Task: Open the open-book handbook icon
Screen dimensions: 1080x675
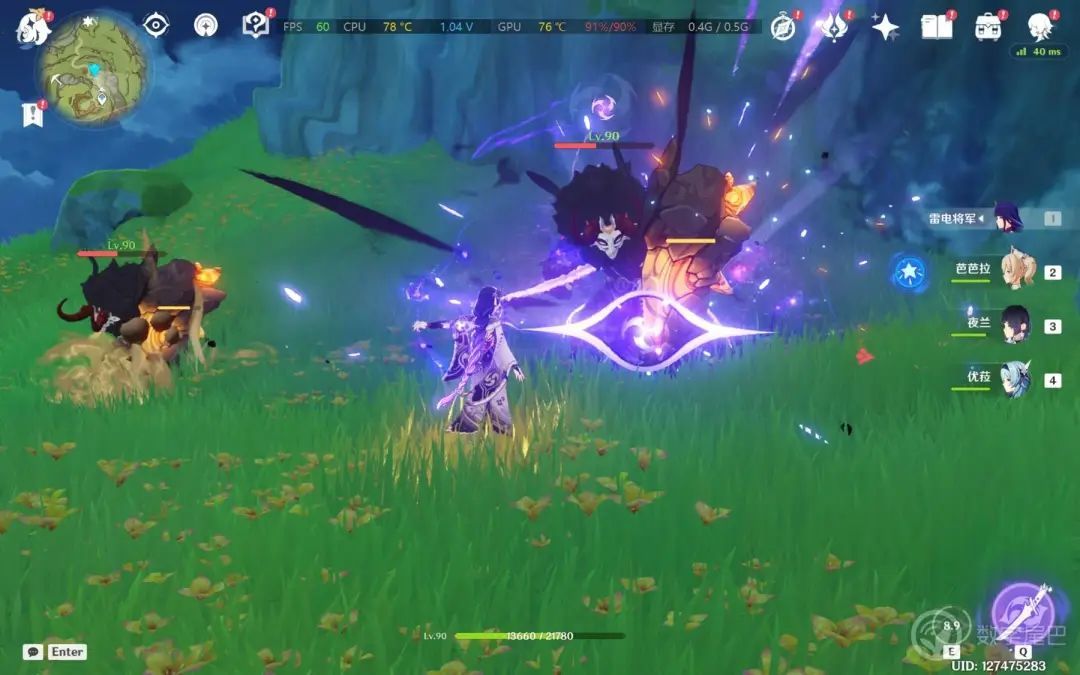Action: 937,27
